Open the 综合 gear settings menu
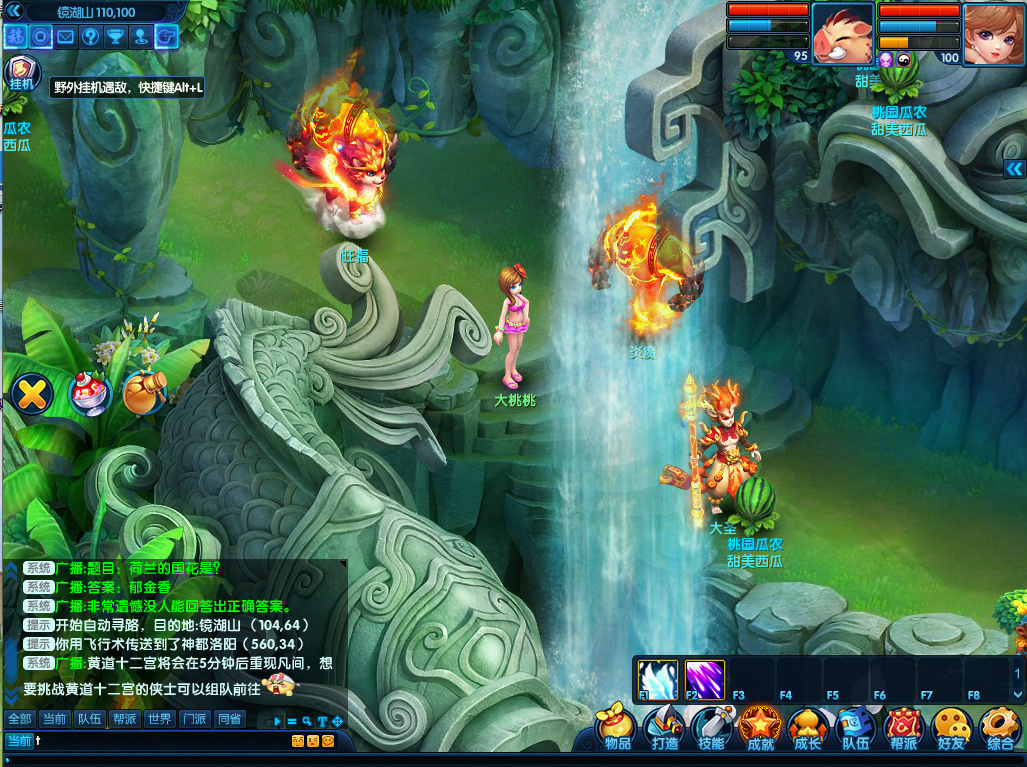 998,728
